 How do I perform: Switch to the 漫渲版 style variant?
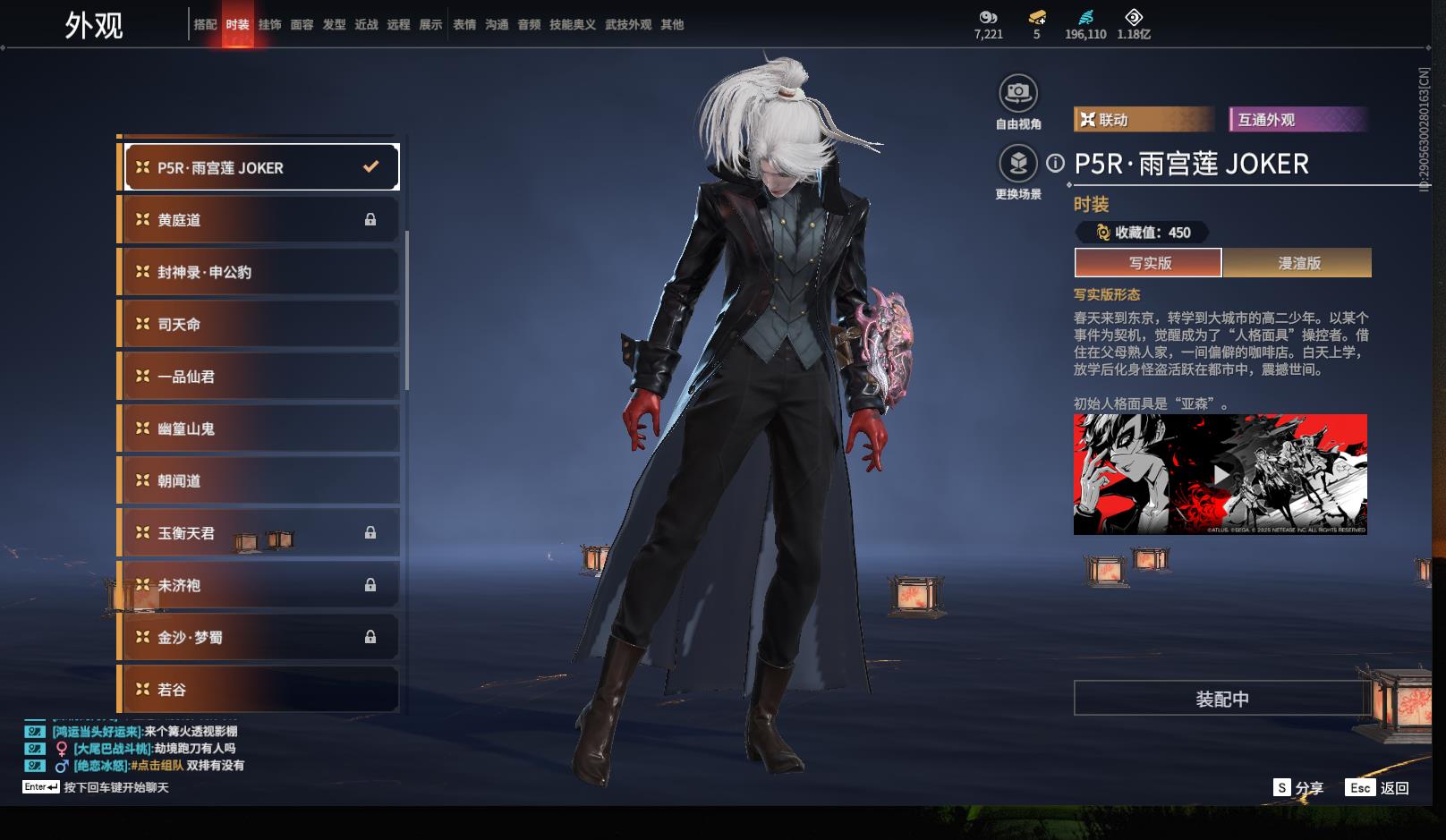pos(1297,263)
